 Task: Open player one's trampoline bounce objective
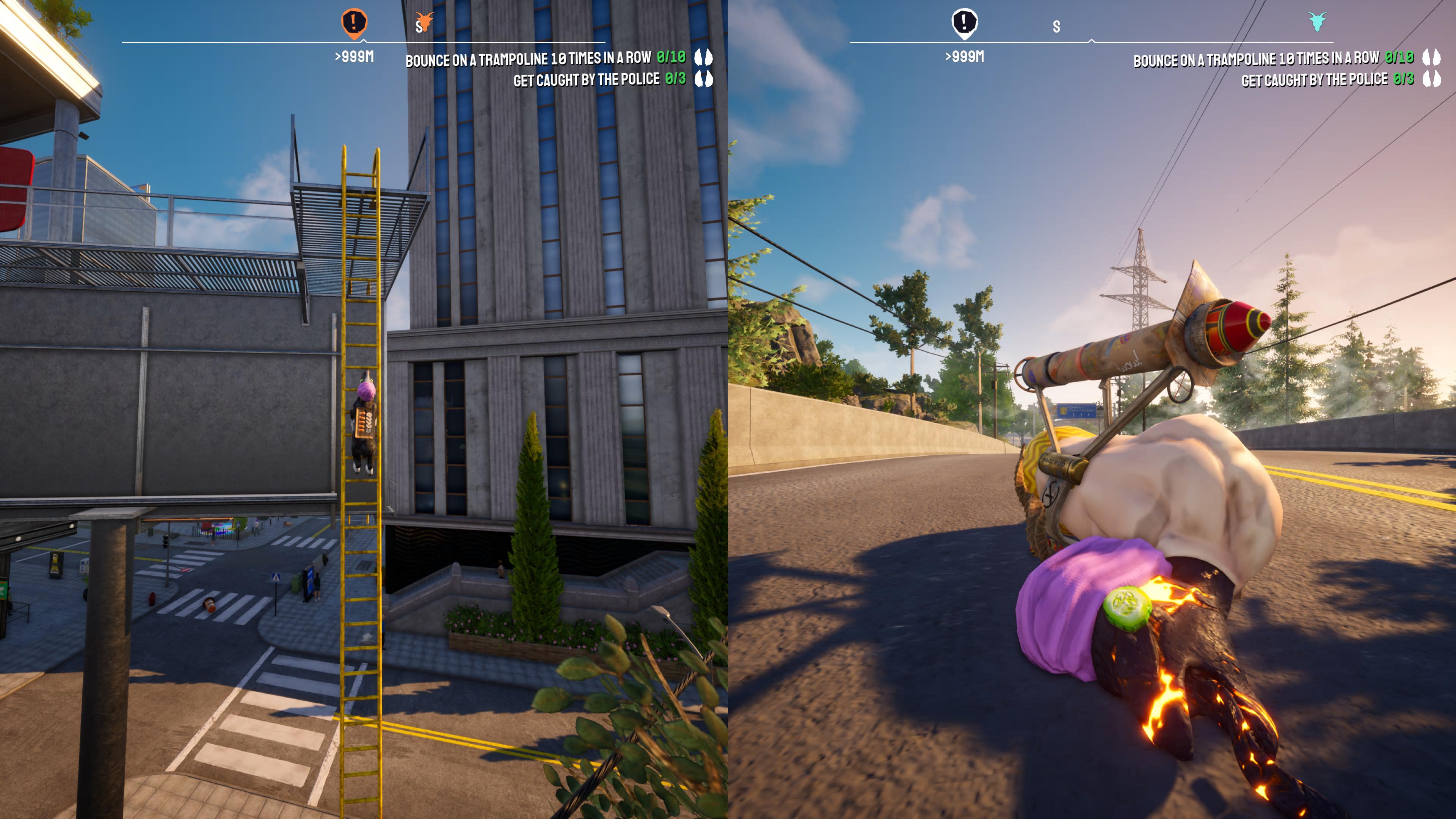click(x=545, y=59)
